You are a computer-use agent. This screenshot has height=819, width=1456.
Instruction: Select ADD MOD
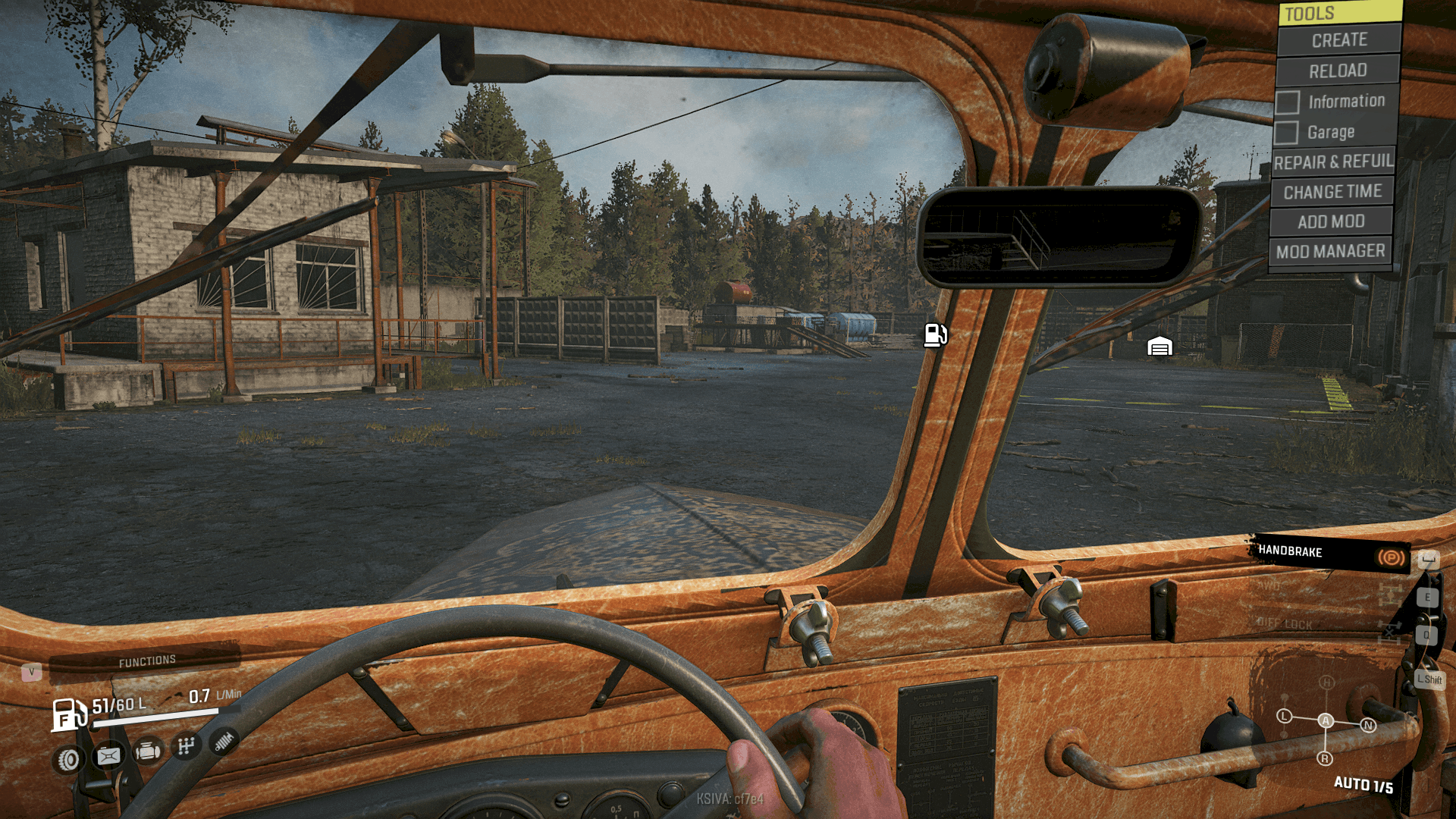coord(1331,221)
